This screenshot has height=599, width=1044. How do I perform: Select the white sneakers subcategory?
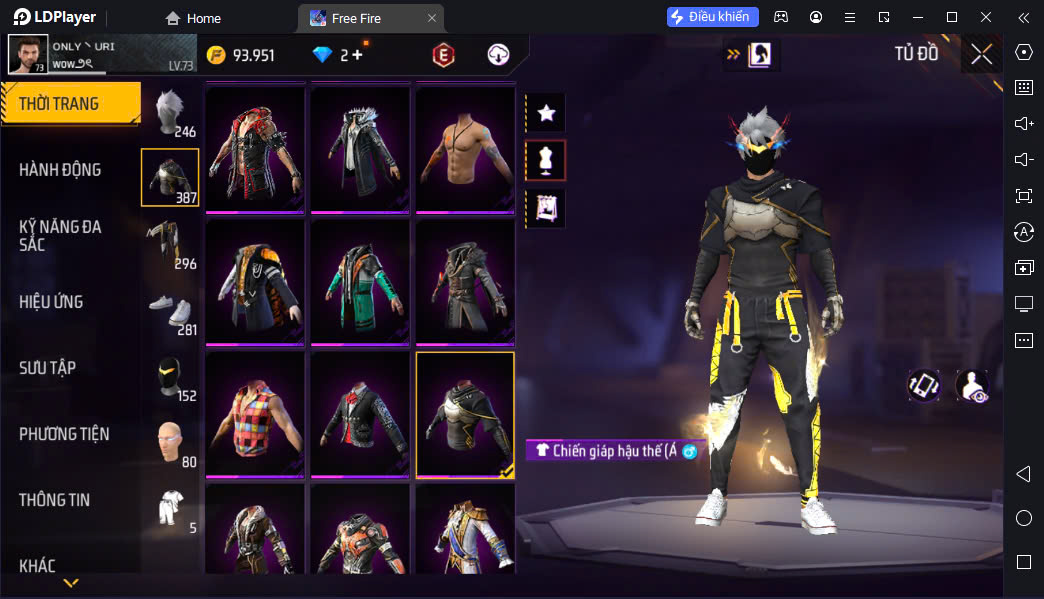[171, 310]
